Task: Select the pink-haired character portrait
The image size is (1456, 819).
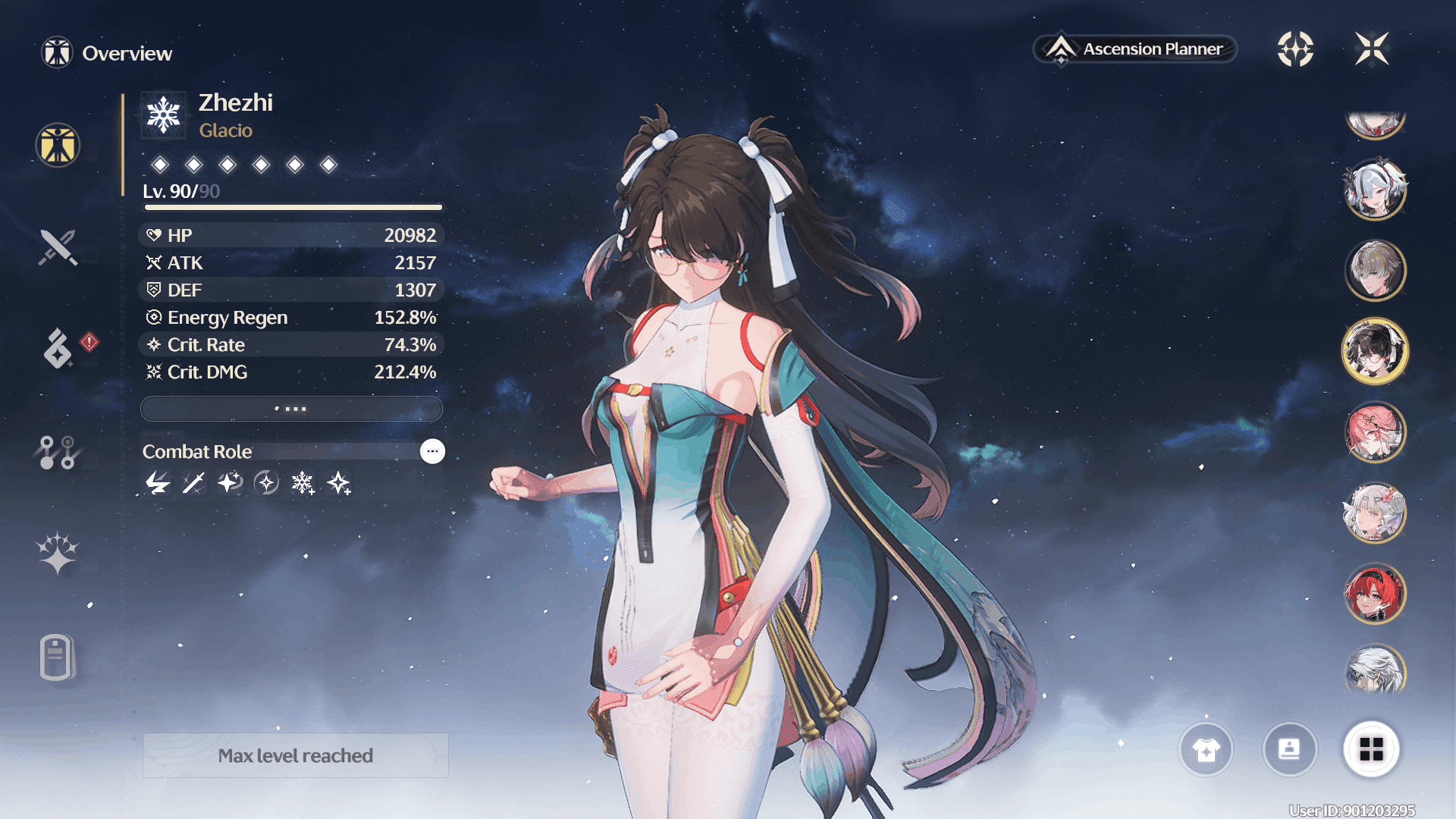Action: point(1375,432)
